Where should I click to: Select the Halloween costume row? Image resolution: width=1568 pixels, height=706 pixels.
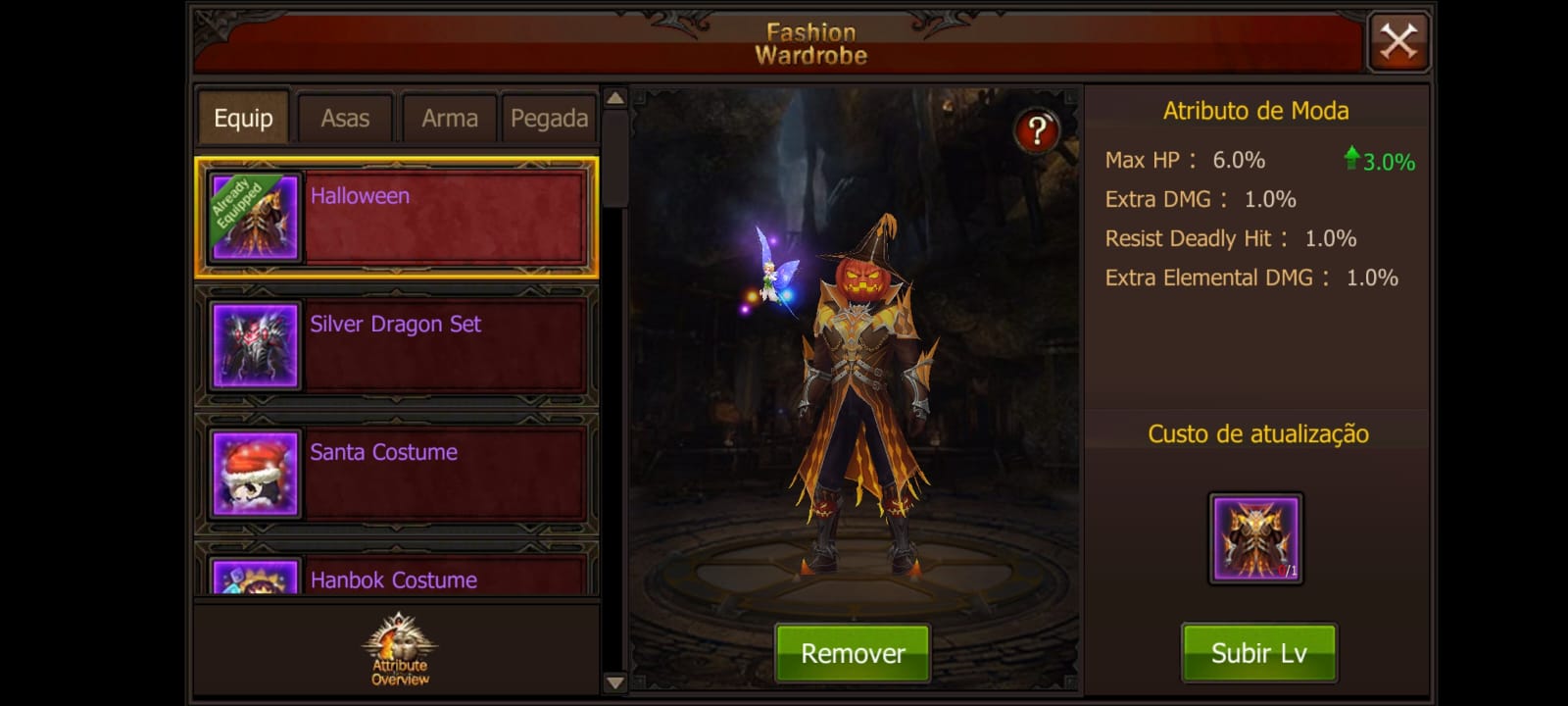pos(397,218)
